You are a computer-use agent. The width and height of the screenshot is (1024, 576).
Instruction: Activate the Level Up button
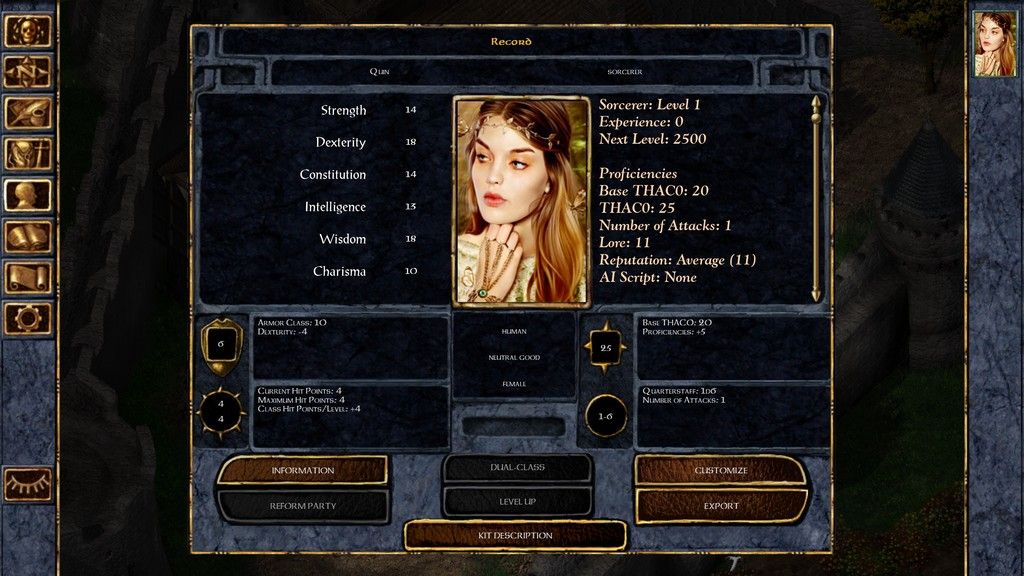pyautogui.click(x=517, y=501)
